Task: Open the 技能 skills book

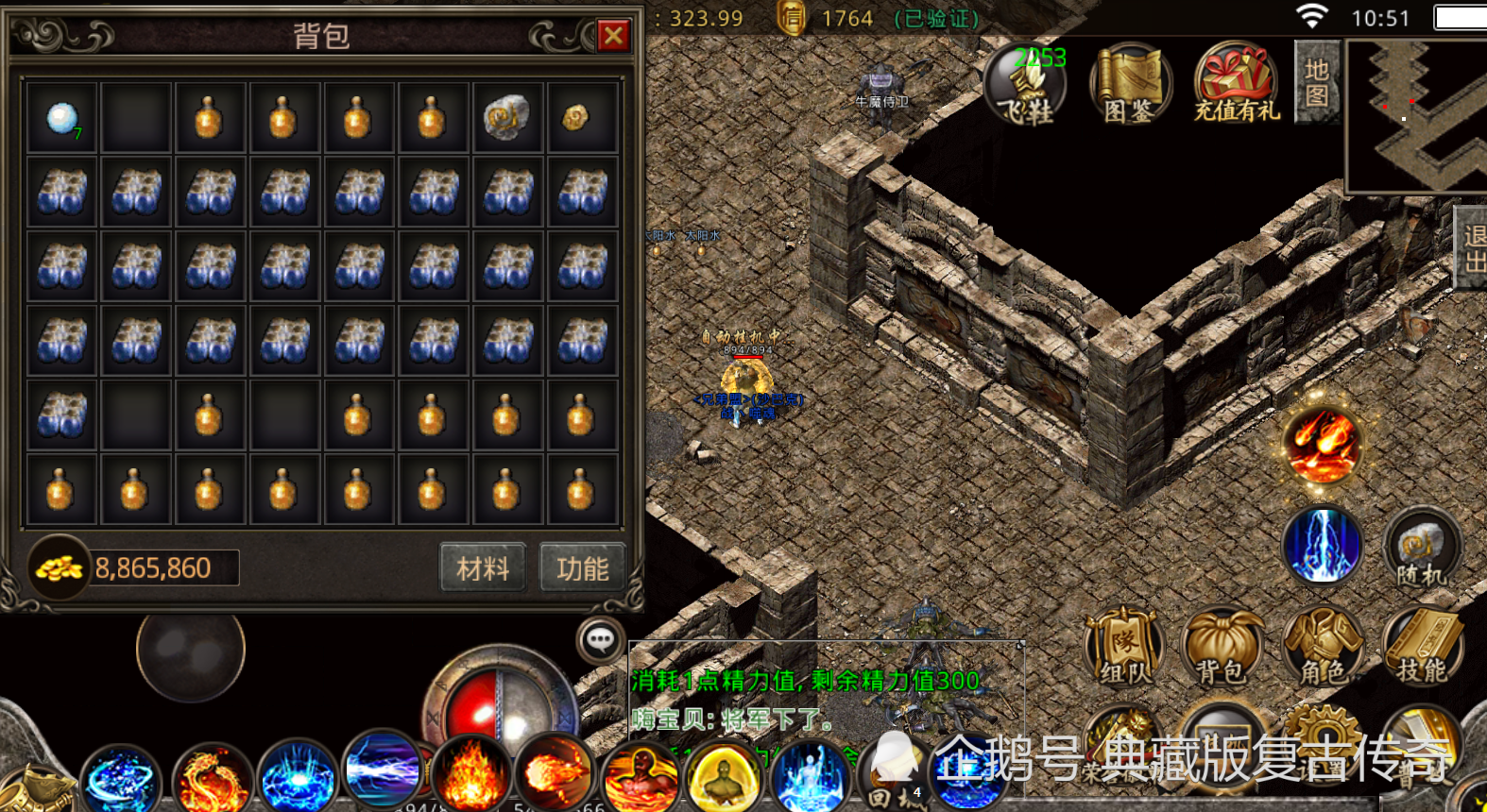Action: tap(1423, 648)
